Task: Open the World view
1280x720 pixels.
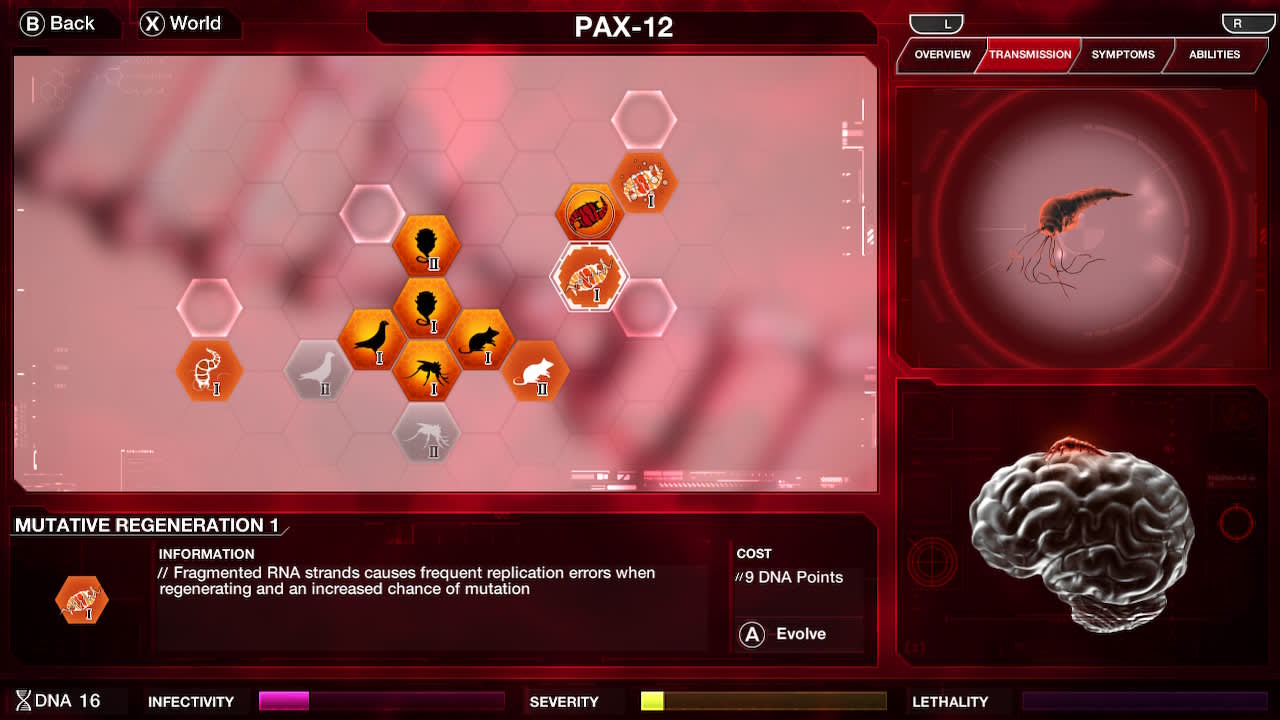Action: [185, 23]
